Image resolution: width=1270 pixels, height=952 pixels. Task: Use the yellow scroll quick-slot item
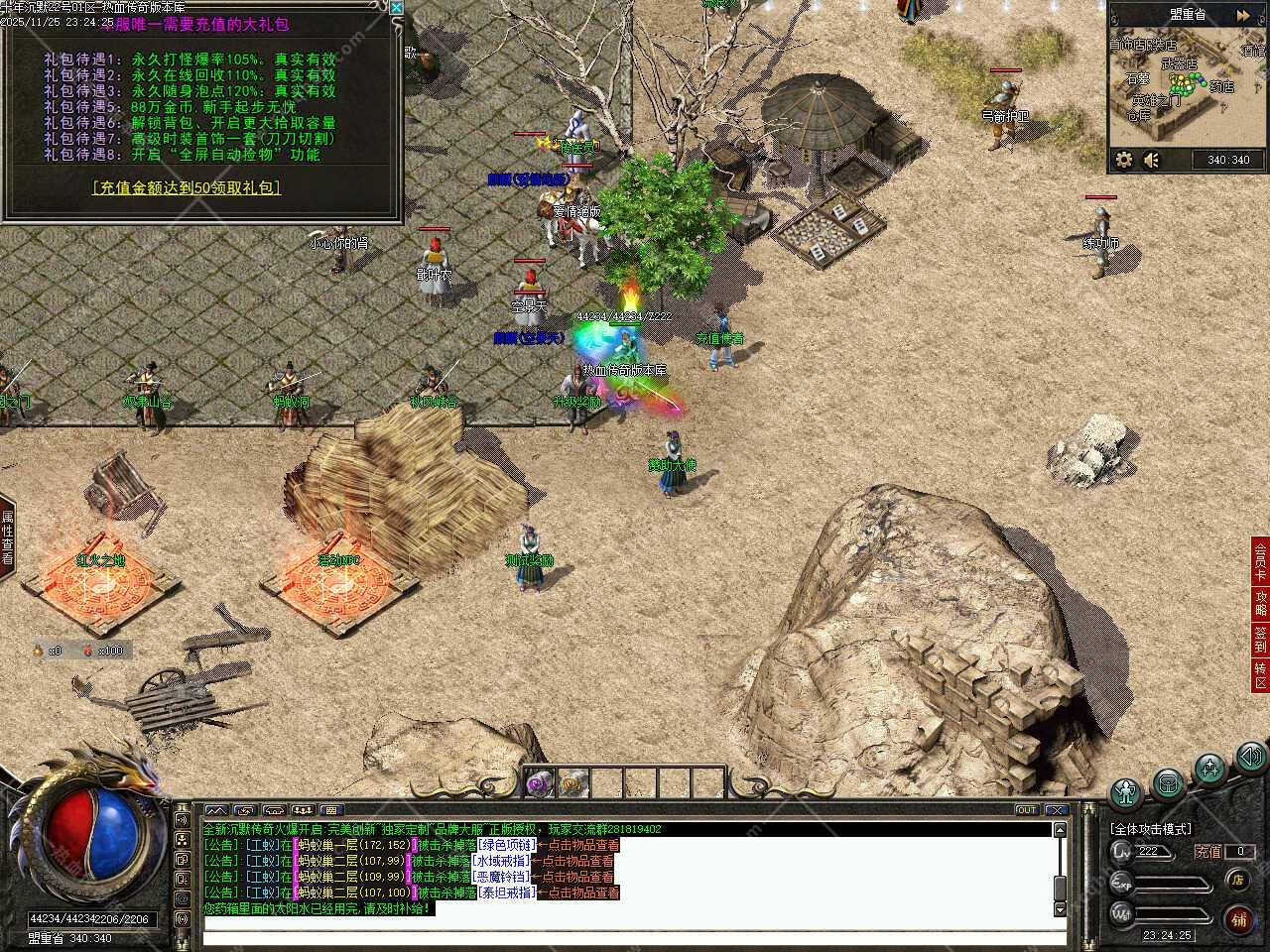[x=574, y=783]
